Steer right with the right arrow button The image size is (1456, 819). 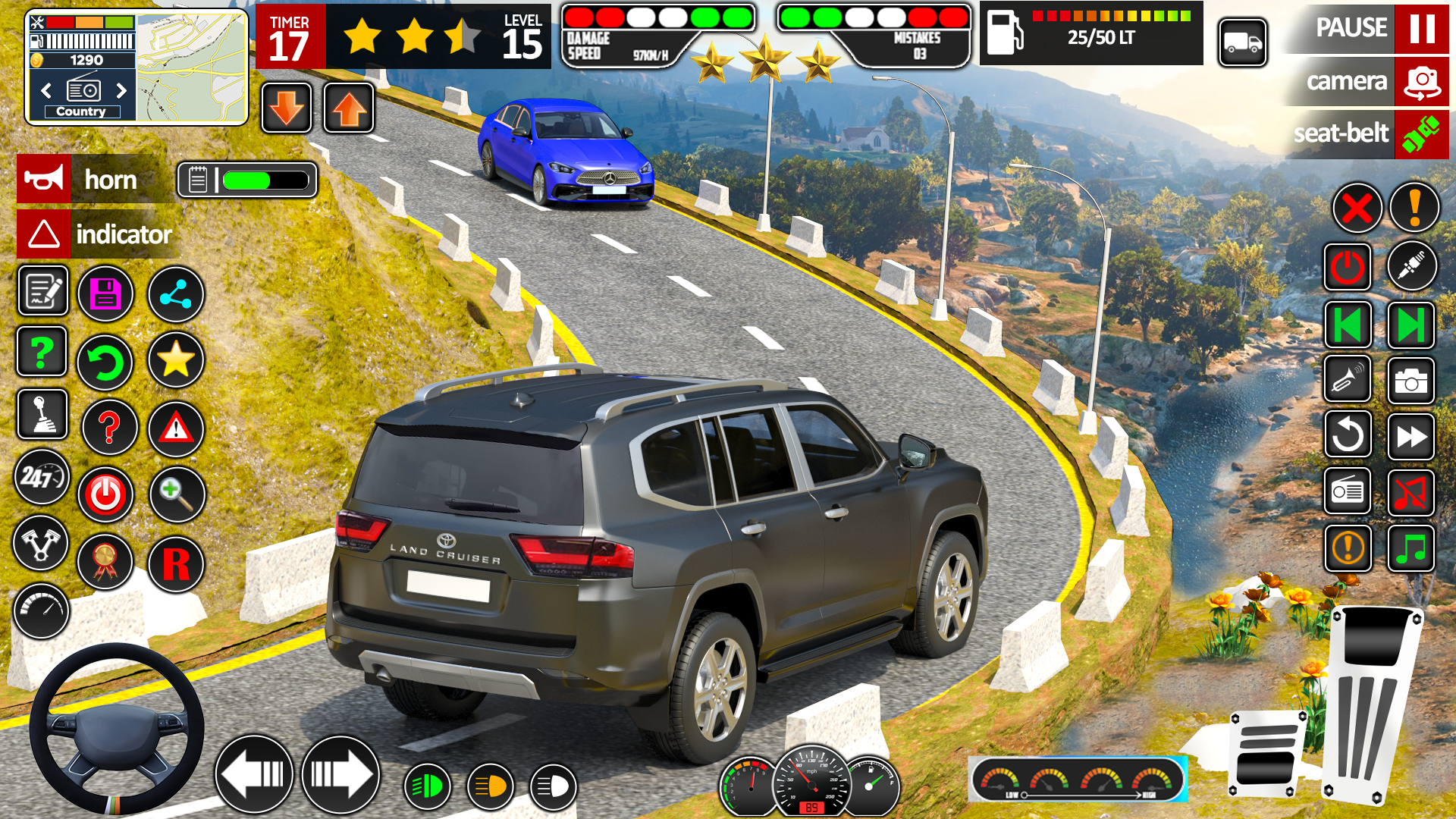[x=340, y=774]
